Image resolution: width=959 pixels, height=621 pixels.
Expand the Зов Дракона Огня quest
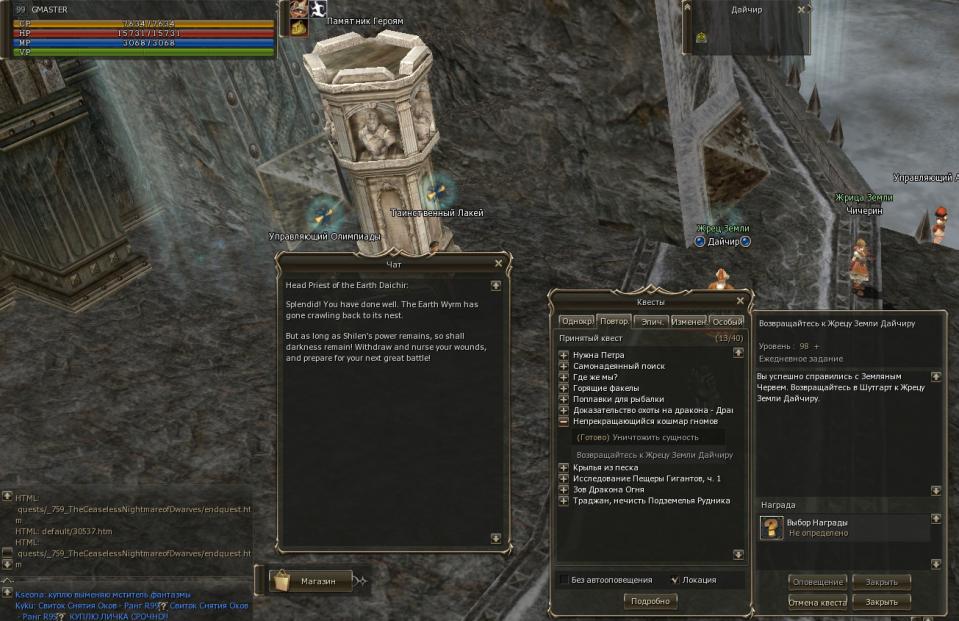coord(564,490)
